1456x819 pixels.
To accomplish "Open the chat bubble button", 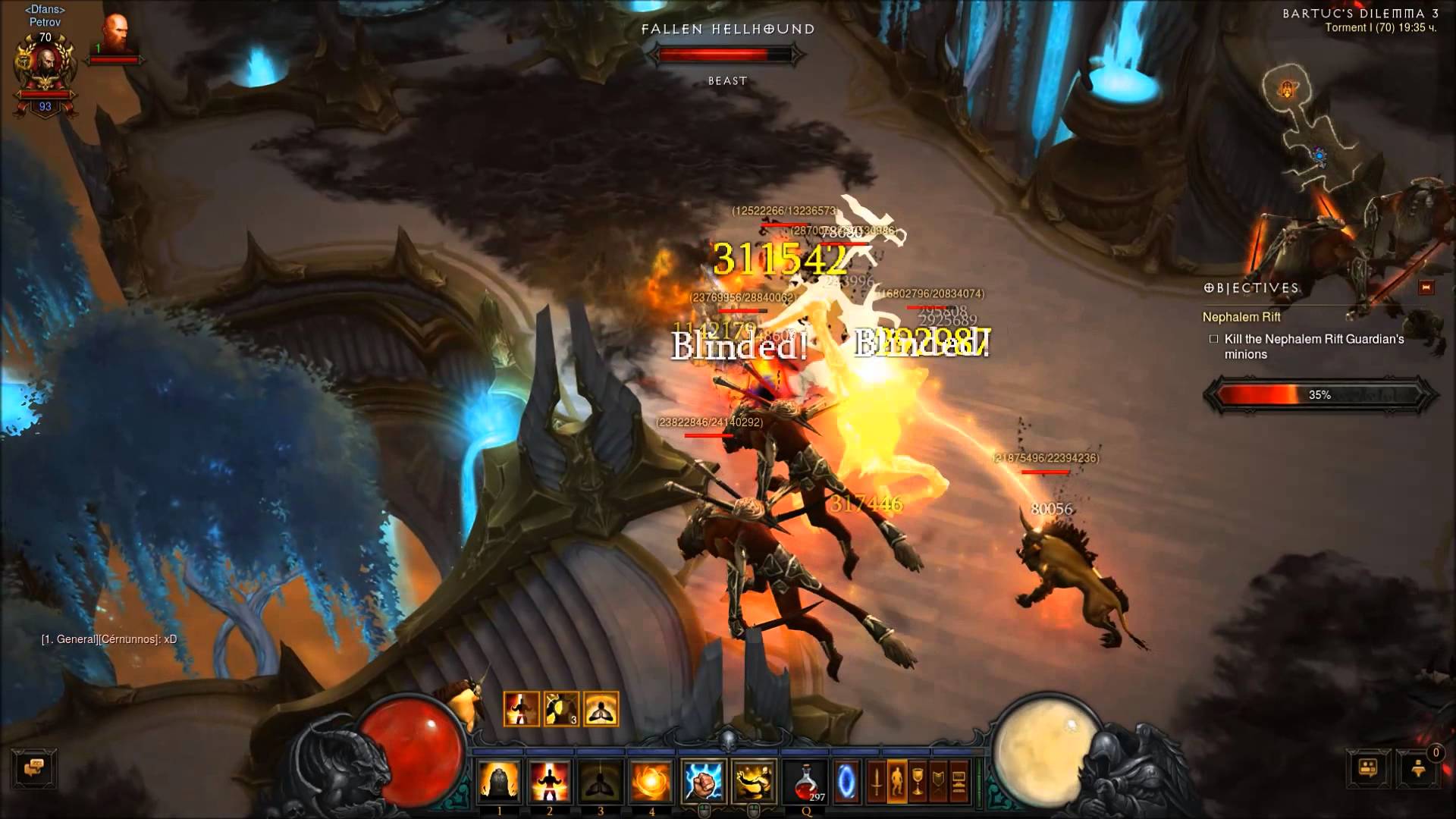I will tap(33, 769).
